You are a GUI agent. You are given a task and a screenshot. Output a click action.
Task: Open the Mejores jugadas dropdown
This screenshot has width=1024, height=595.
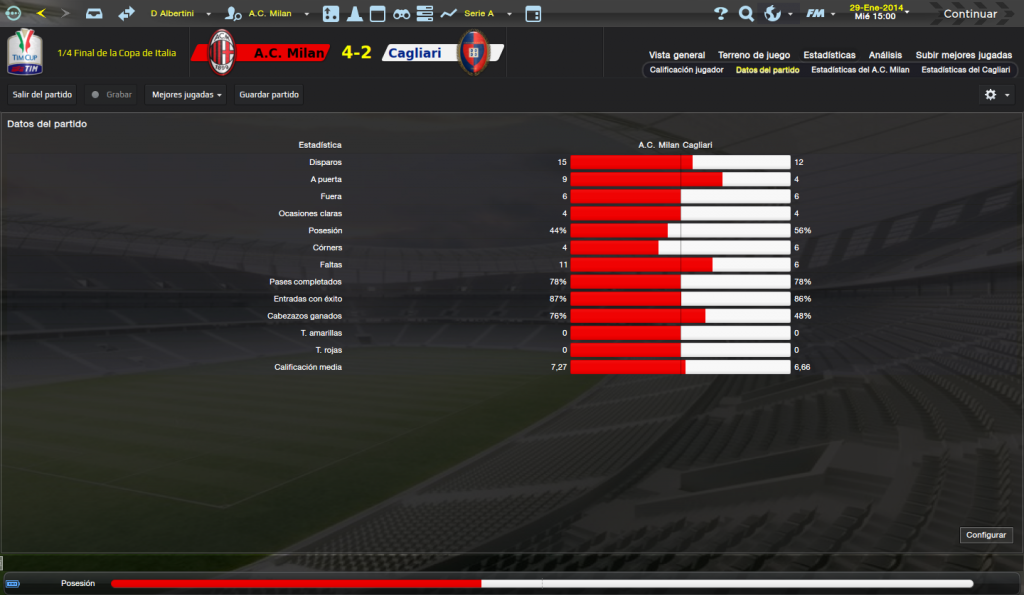pos(186,94)
